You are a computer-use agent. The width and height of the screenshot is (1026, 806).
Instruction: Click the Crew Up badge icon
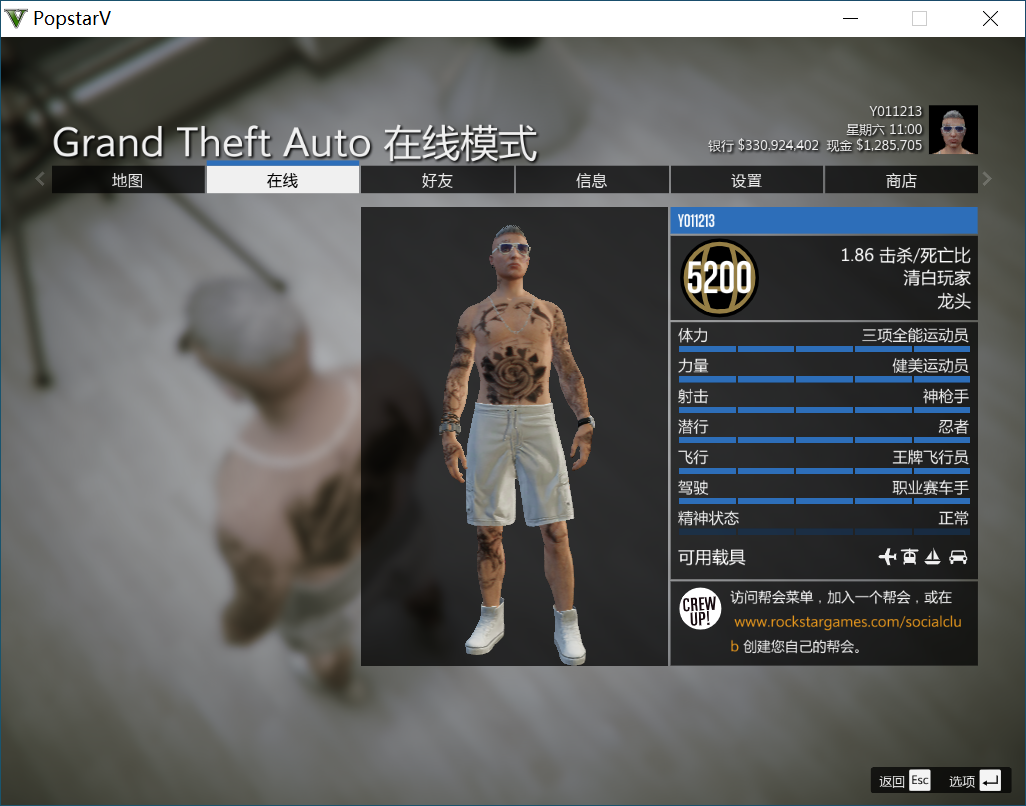tap(700, 608)
